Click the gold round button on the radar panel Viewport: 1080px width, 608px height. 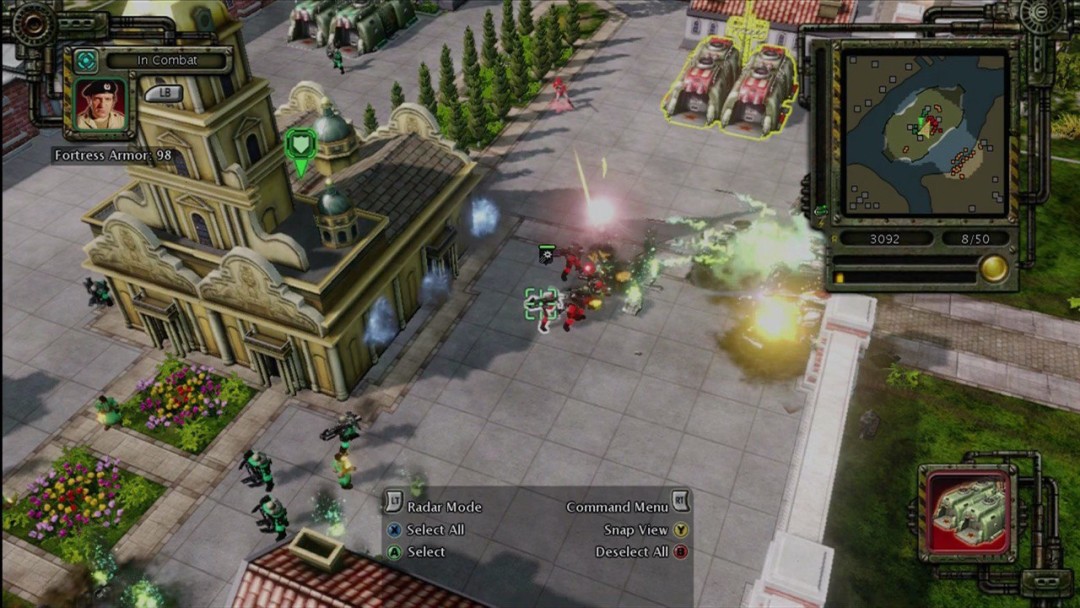click(993, 268)
